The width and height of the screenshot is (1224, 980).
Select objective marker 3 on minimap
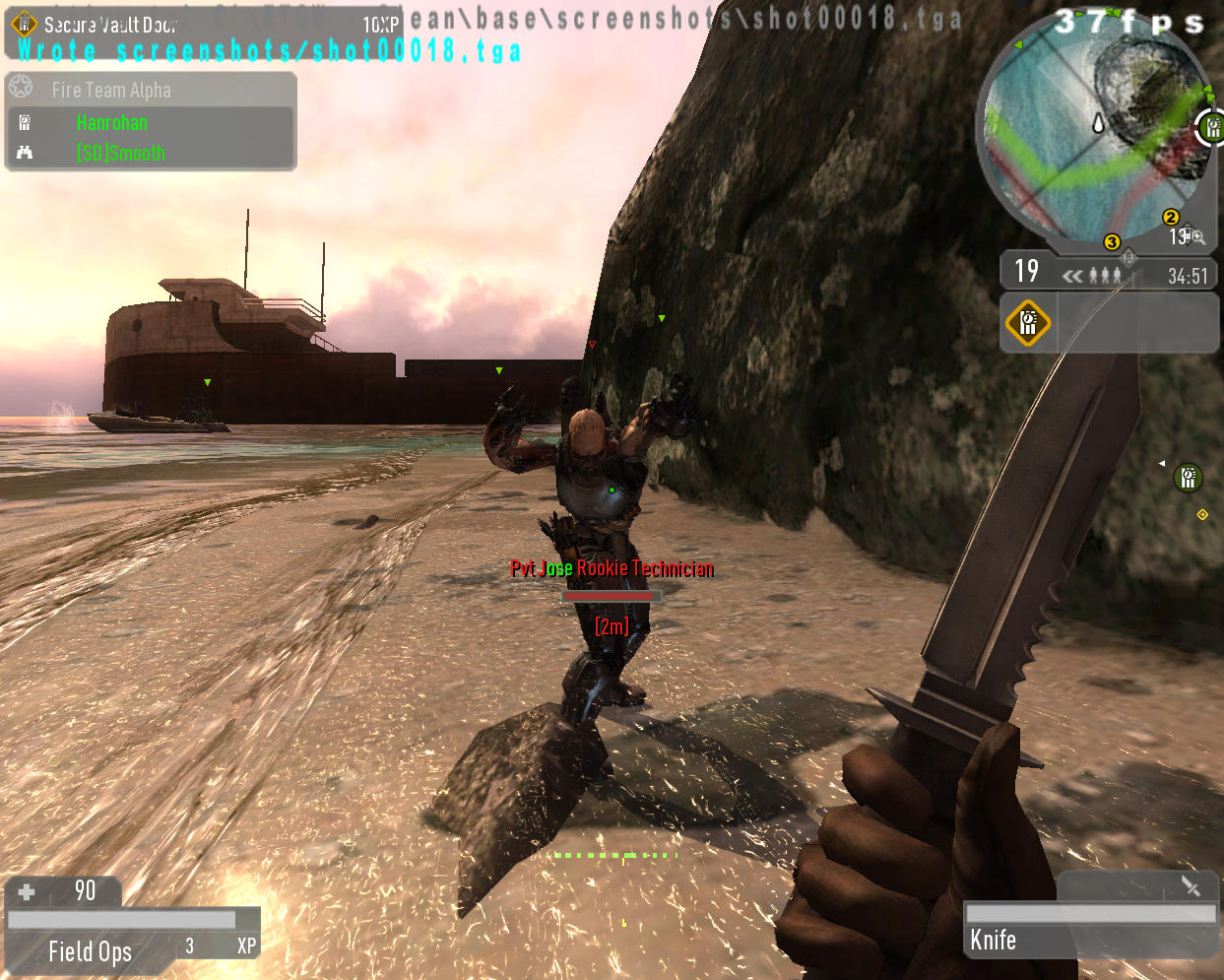tap(1112, 242)
